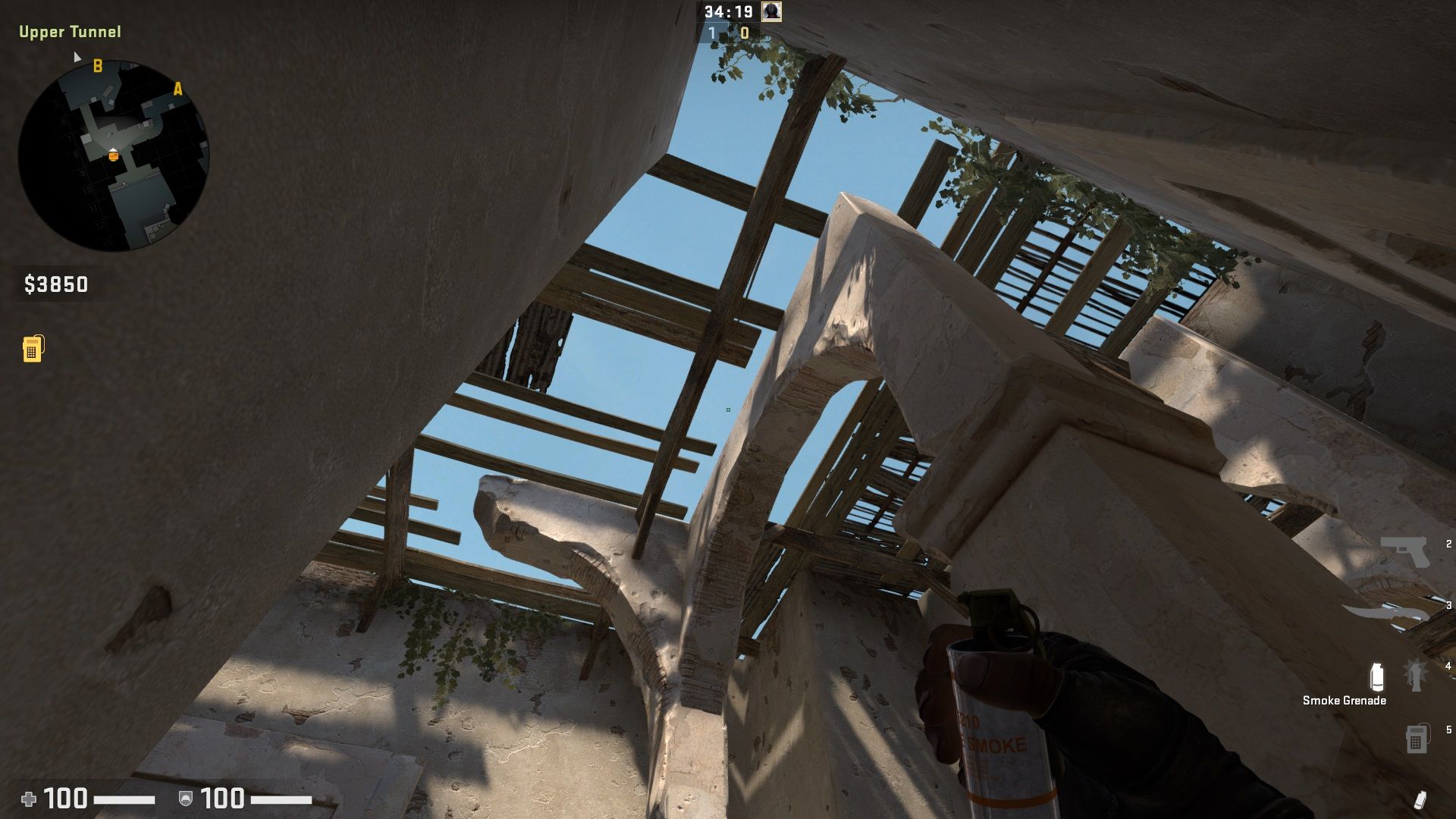This screenshot has width=1456, height=819.
Task: Click the Upper Tunnel location label
Action: click(x=70, y=33)
